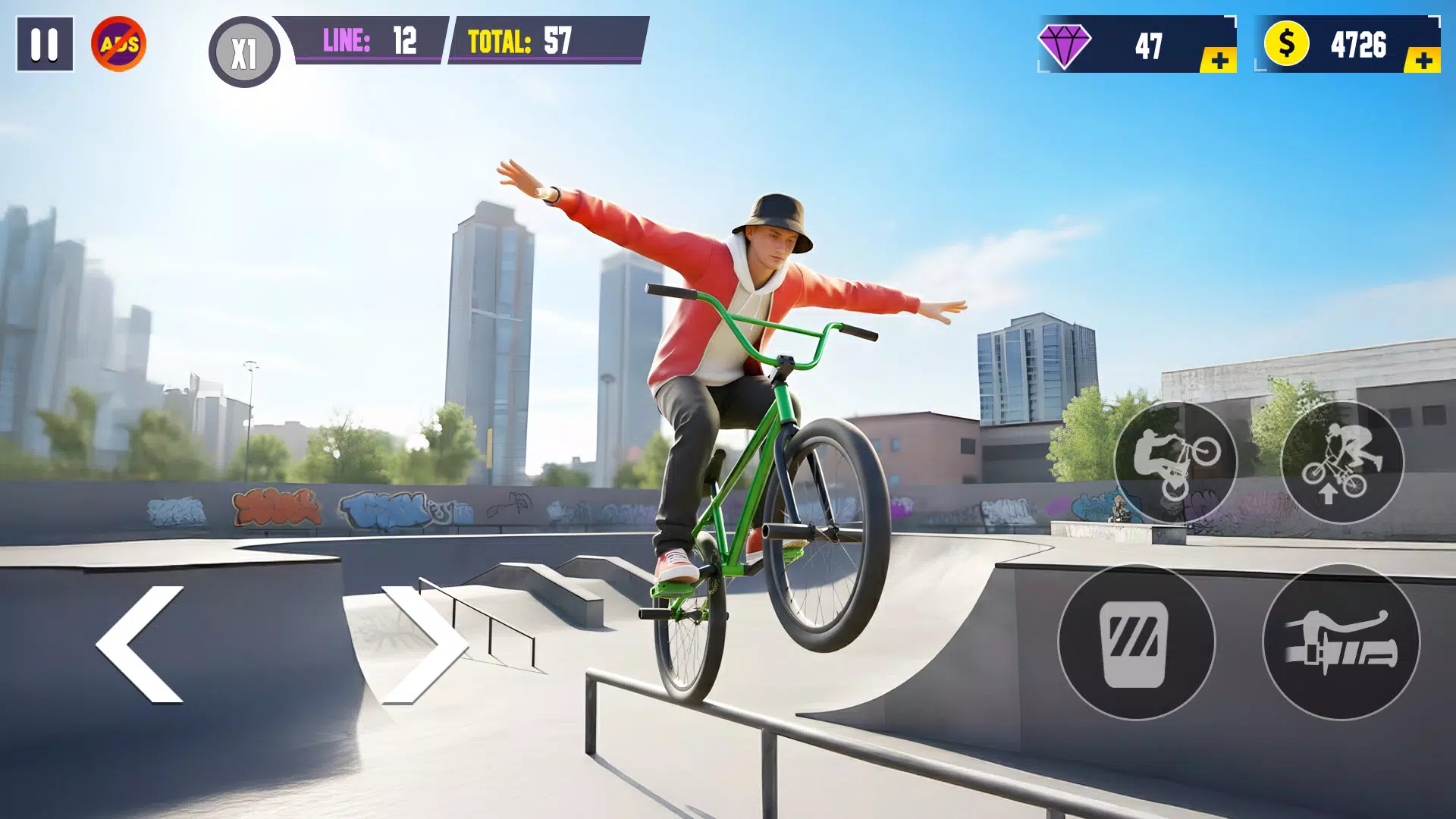
Task: Trigger a bunny hop with the jump icon
Action: (1342, 463)
